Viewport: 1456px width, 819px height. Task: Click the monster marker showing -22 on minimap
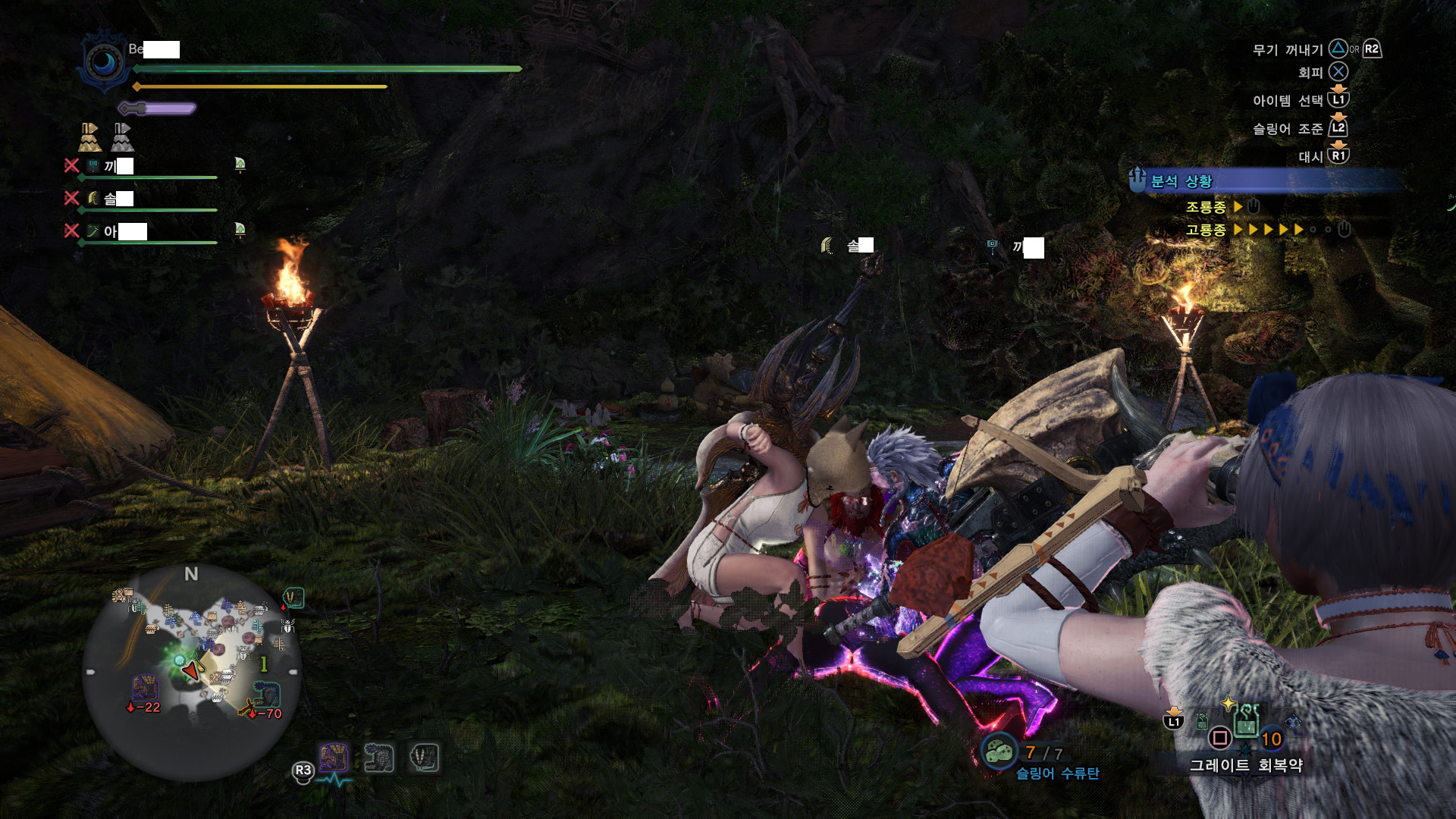click(x=144, y=689)
